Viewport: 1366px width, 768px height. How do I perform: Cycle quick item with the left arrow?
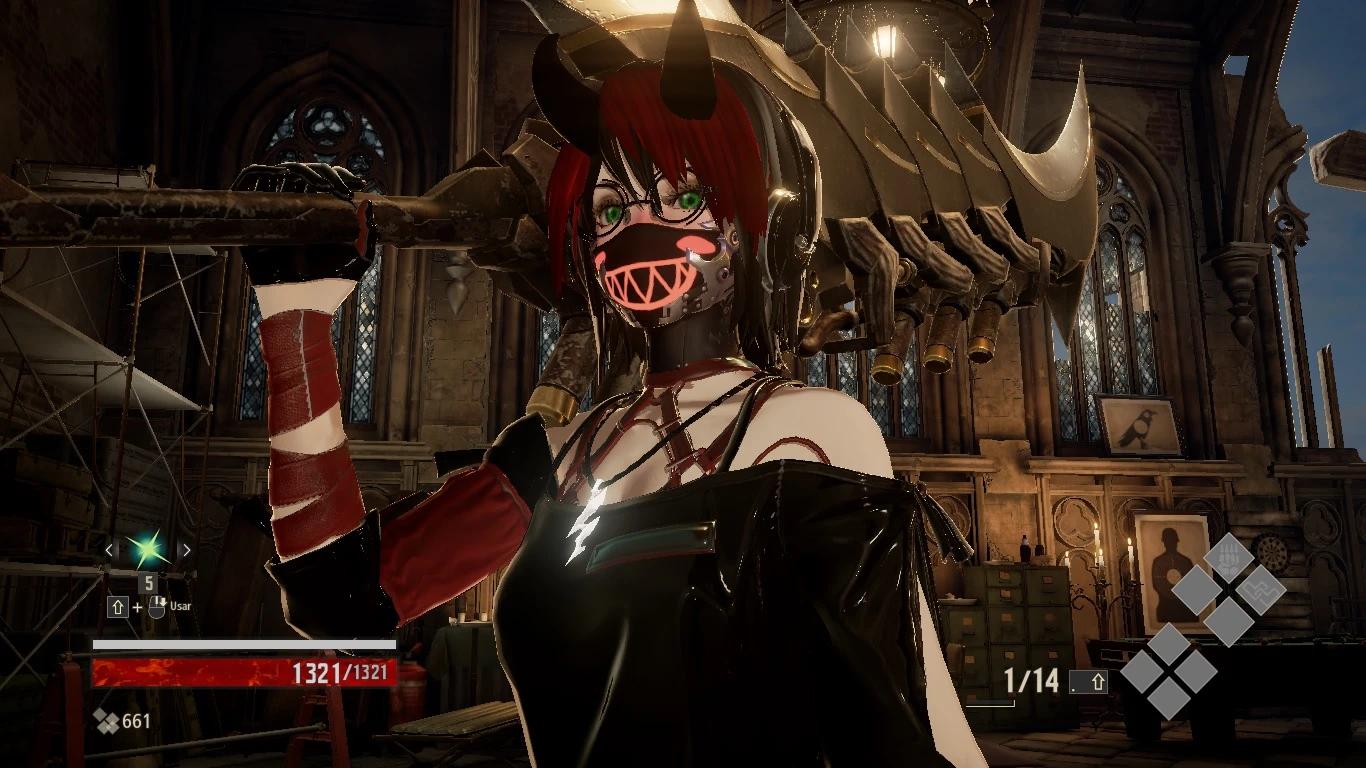(x=110, y=549)
